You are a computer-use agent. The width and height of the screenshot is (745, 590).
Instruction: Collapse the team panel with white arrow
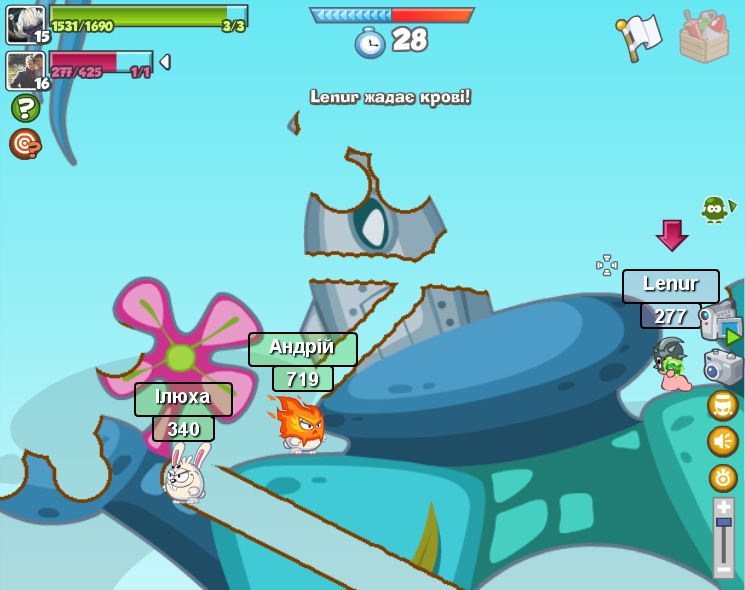click(165, 62)
